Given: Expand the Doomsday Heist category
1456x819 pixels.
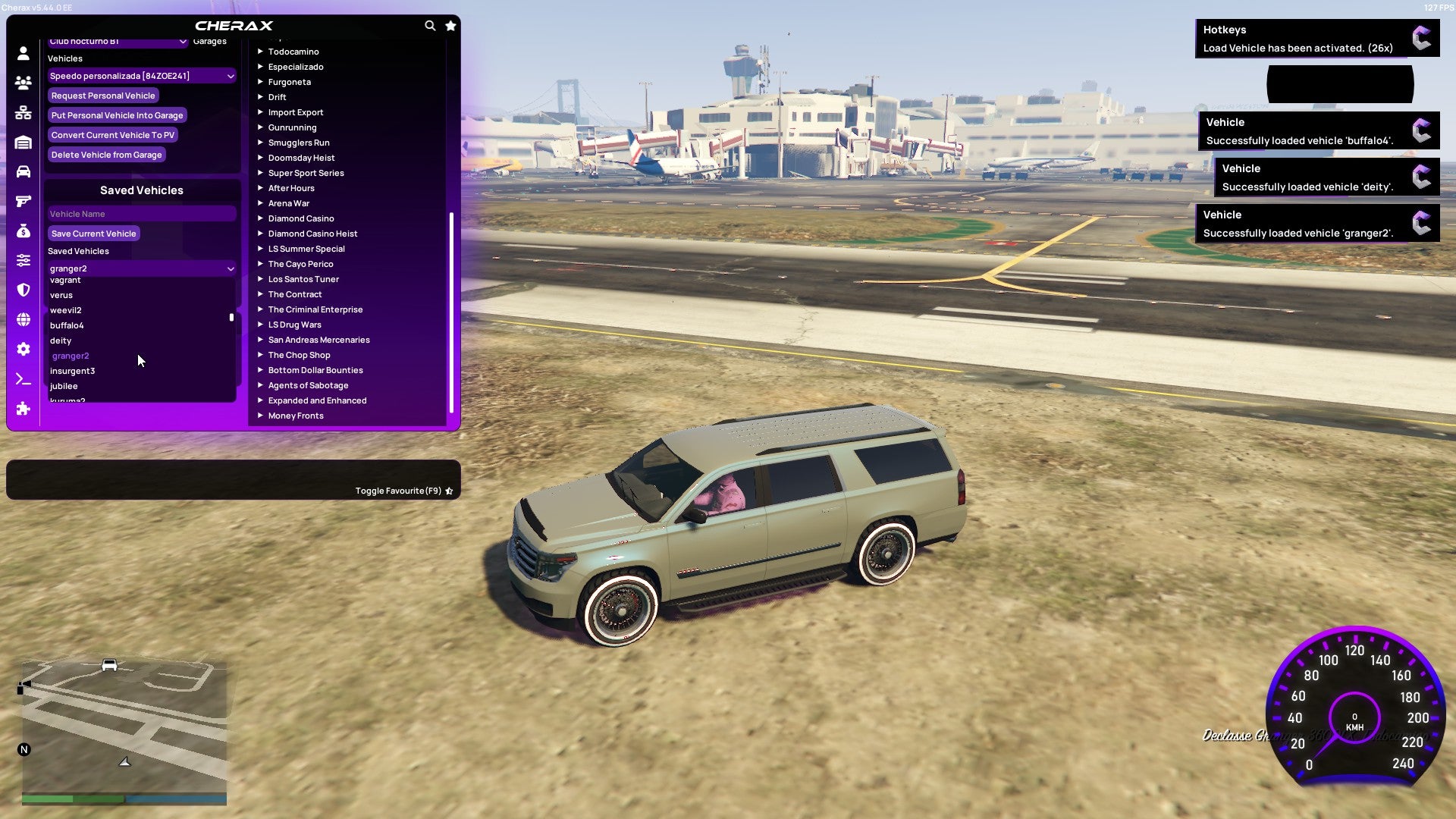Looking at the screenshot, I should pyautogui.click(x=302, y=157).
